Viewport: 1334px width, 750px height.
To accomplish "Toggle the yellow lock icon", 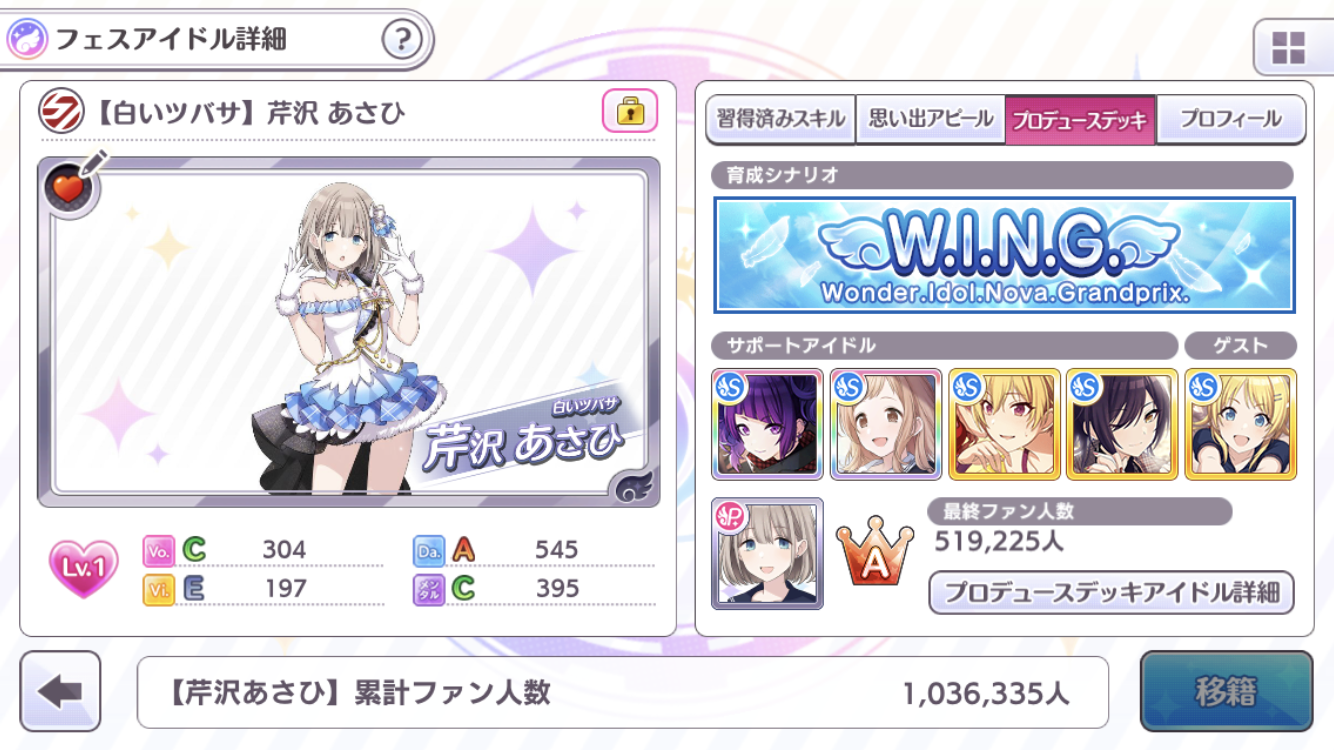I will click(x=630, y=111).
